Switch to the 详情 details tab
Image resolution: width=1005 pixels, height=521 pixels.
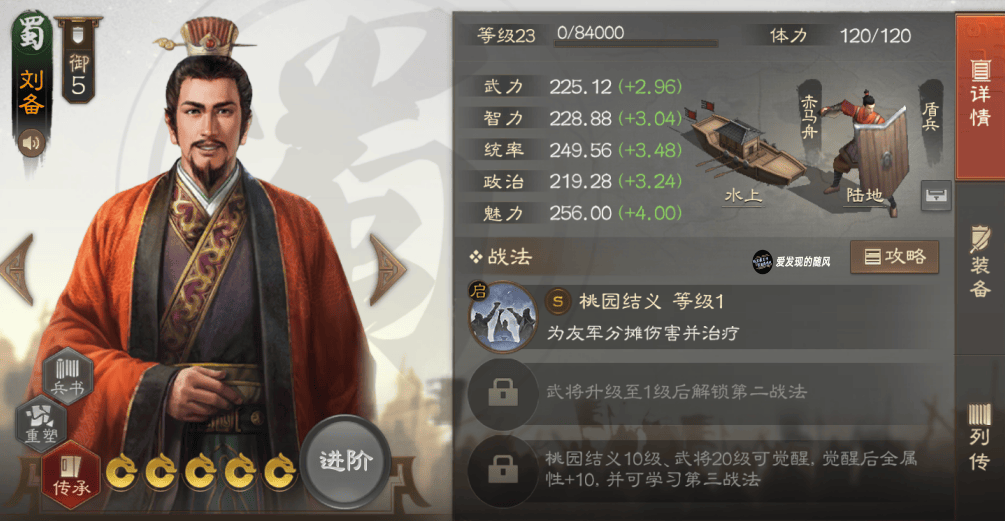(980, 97)
